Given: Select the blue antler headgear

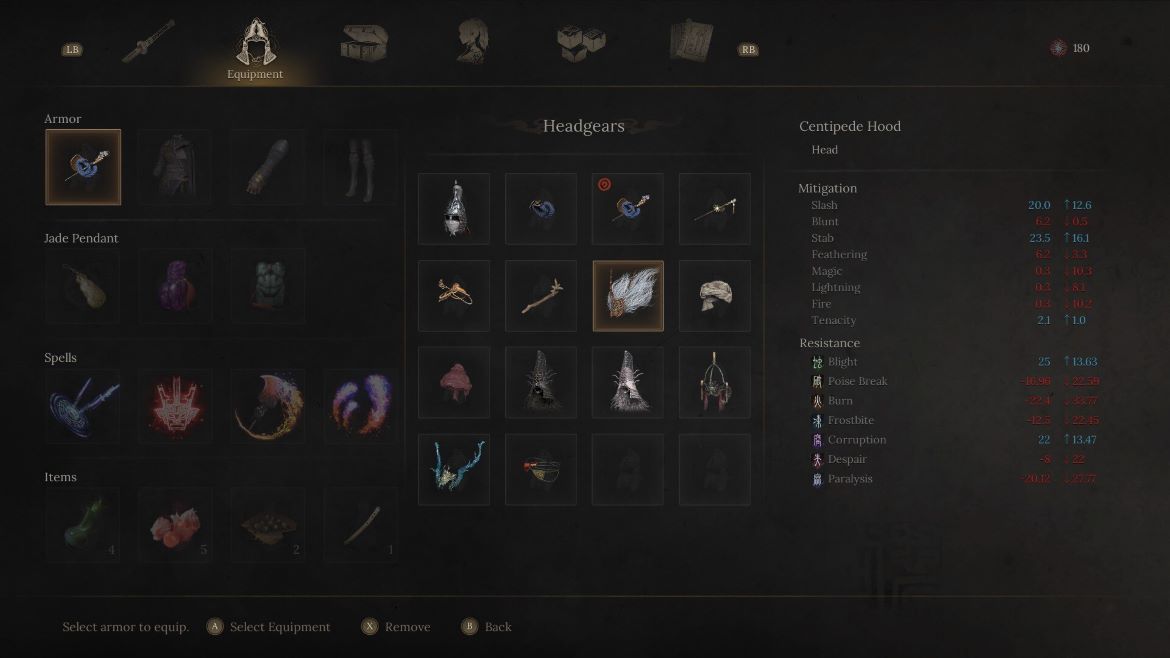Looking at the screenshot, I should pyautogui.click(x=454, y=470).
